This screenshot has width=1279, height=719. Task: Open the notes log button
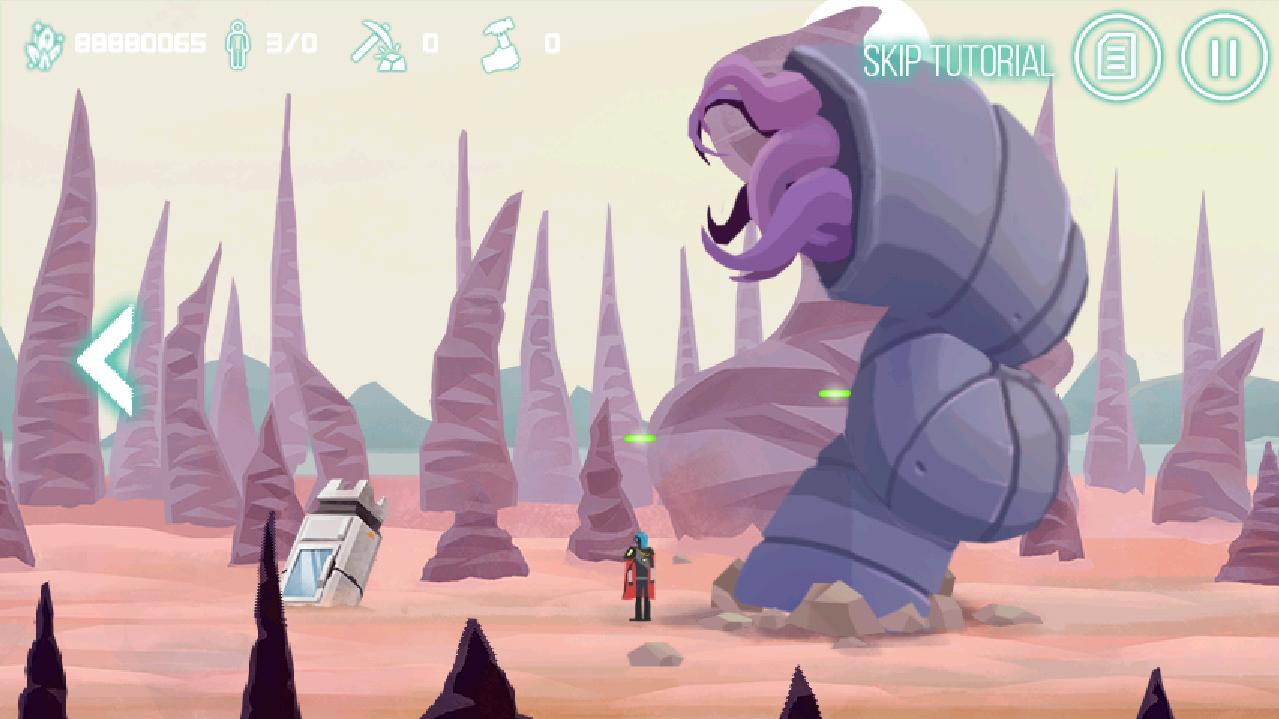coord(1116,57)
